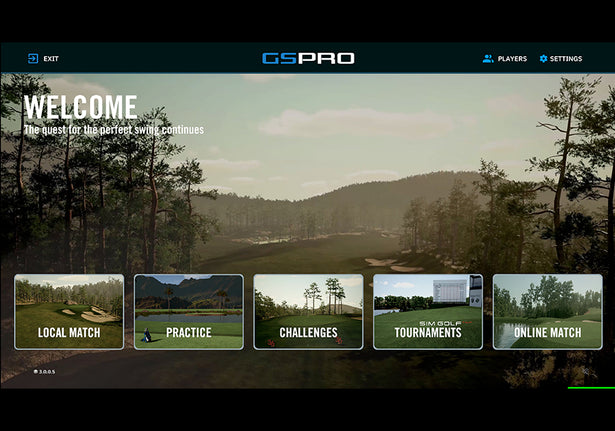Open Sim Golf Tournaments
This screenshot has width=615, height=431.
point(427,312)
